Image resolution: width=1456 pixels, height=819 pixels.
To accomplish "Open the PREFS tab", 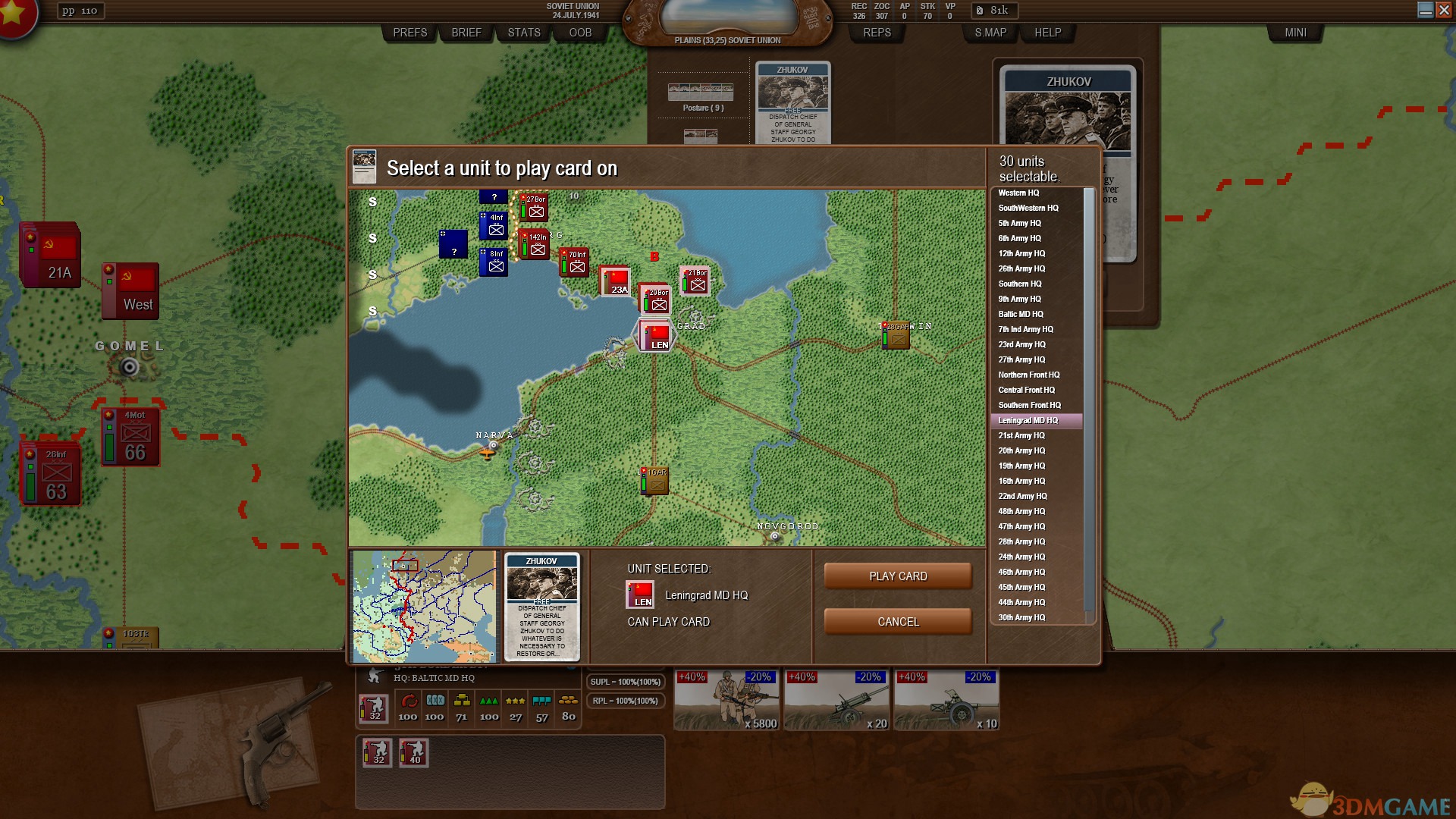I will pyautogui.click(x=409, y=33).
